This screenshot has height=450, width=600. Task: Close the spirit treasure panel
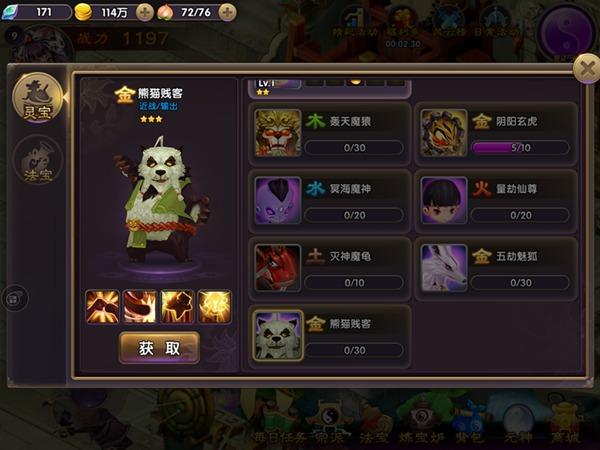[586, 68]
